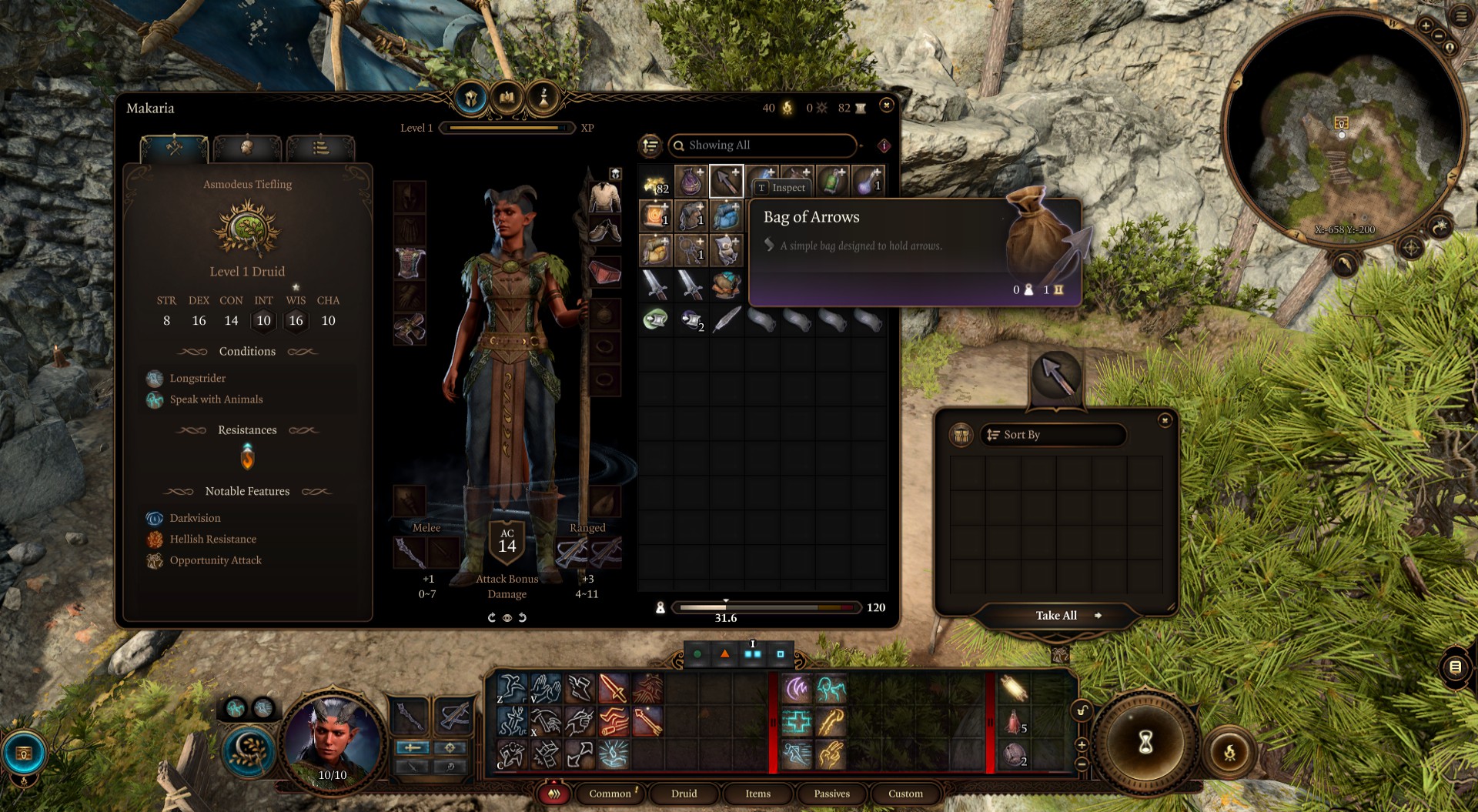Open the Passives hotbar tab
The image size is (1478, 812).
point(831,794)
